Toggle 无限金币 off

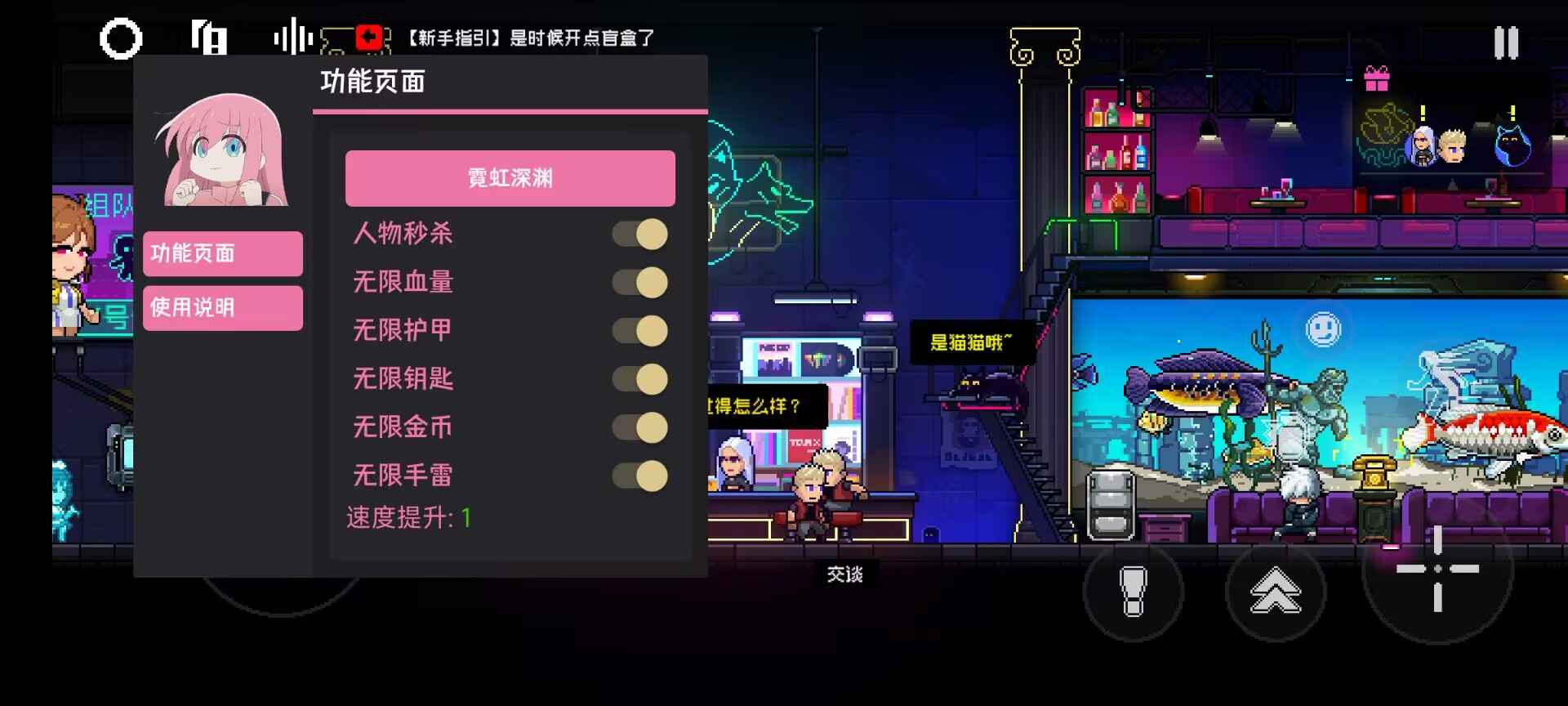pyautogui.click(x=639, y=427)
